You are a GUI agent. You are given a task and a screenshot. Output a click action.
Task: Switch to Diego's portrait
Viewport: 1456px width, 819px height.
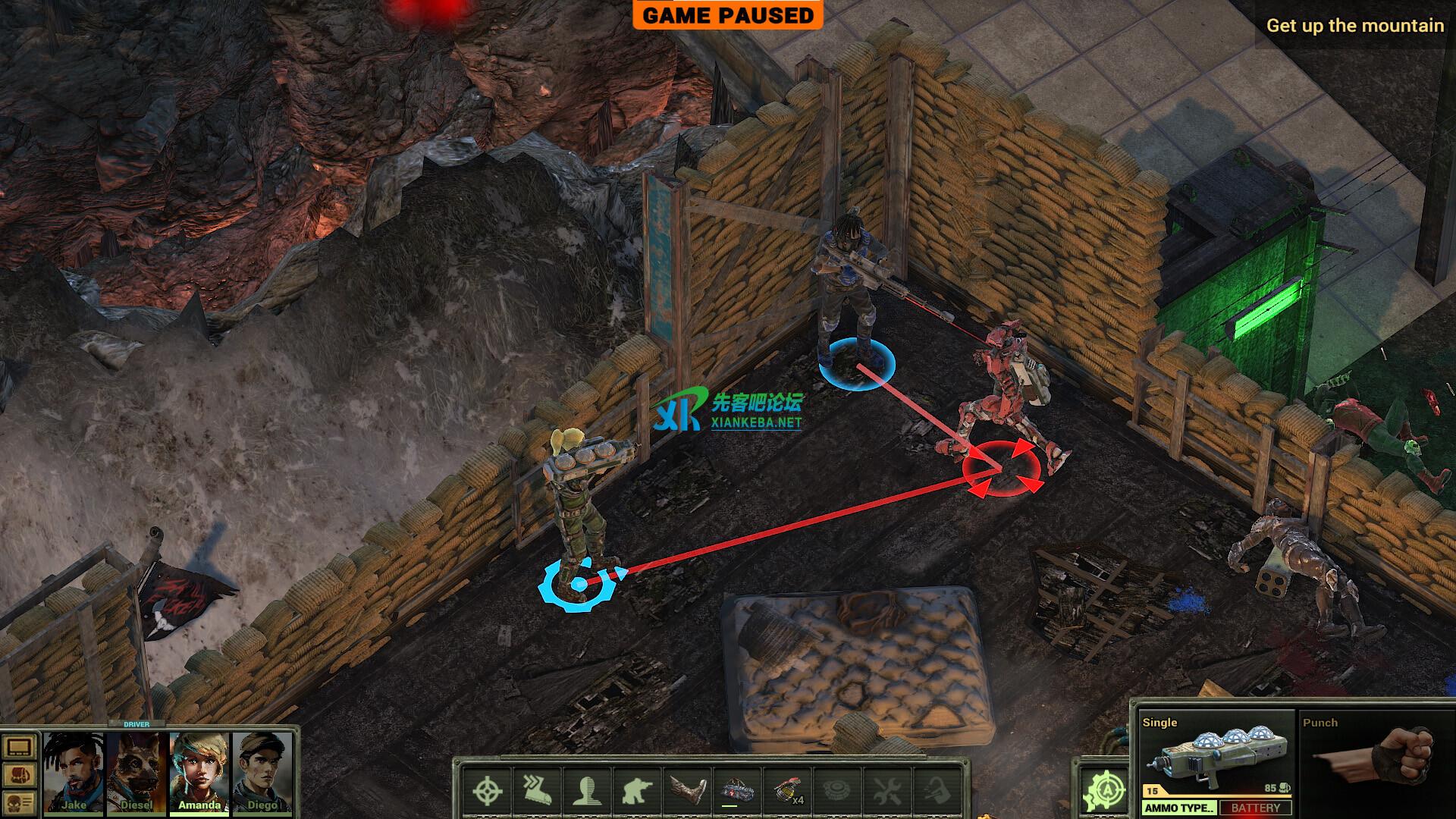tap(262, 767)
